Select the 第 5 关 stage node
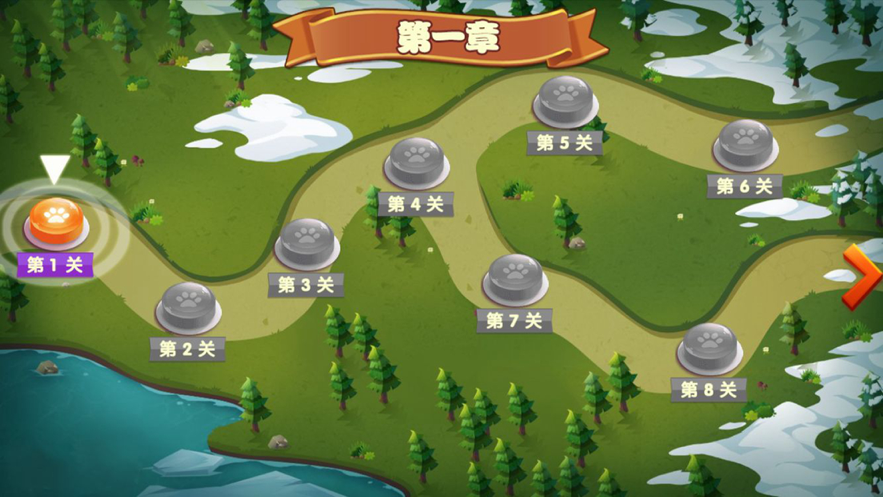The height and width of the screenshot is (497, 883). click(565, 99)
